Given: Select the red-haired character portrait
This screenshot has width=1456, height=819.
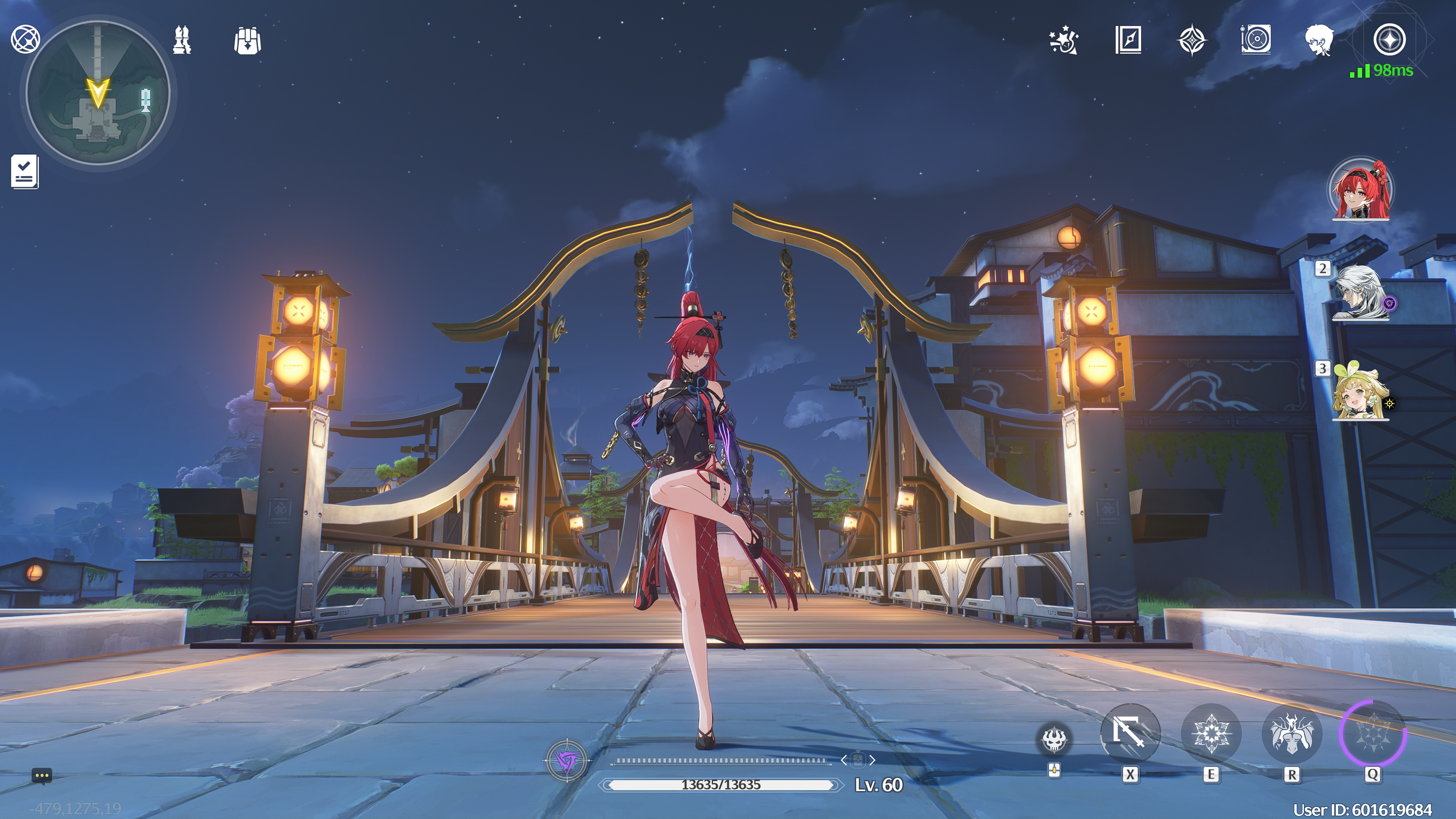Looking at the screenshot, I should point(1361,190).
